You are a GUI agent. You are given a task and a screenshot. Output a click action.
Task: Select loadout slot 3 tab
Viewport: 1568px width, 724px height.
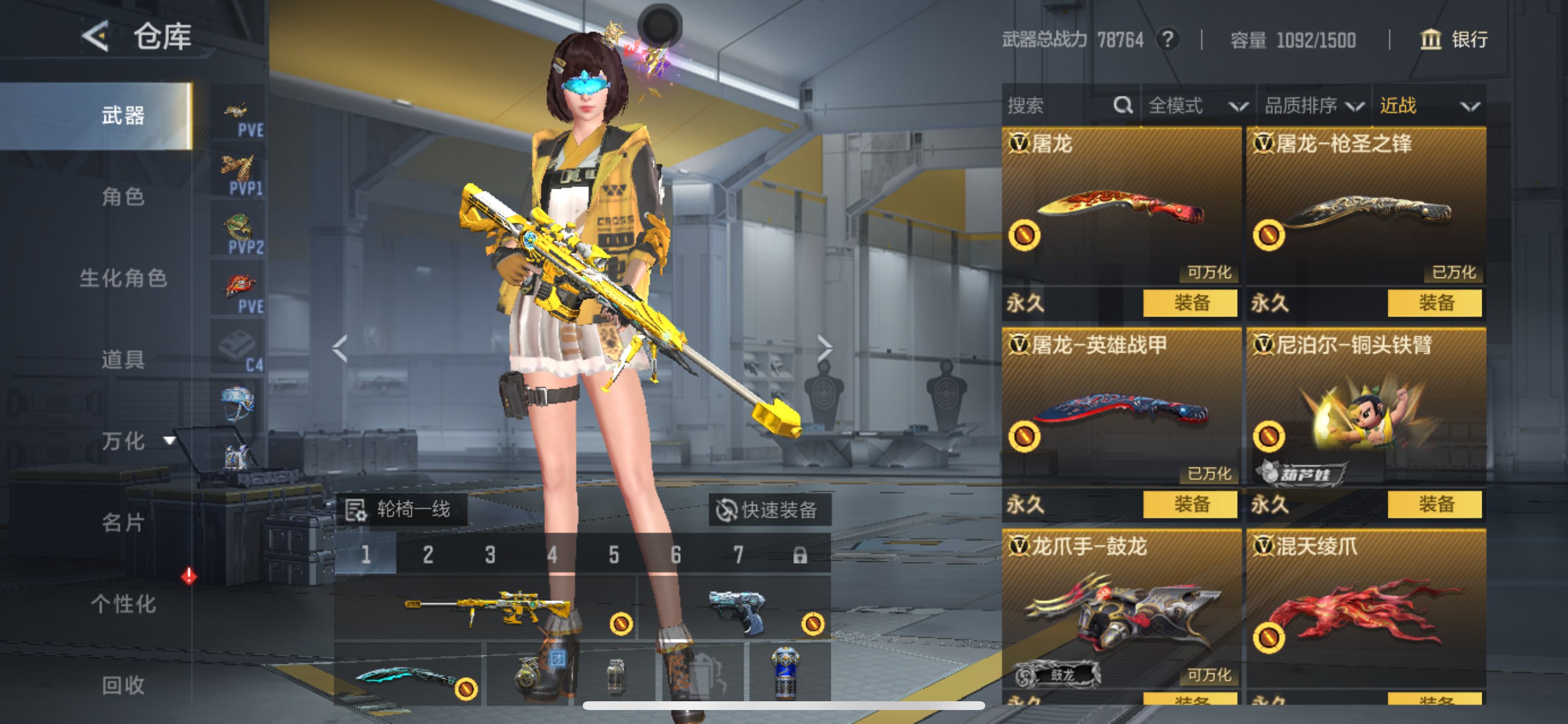491,554
